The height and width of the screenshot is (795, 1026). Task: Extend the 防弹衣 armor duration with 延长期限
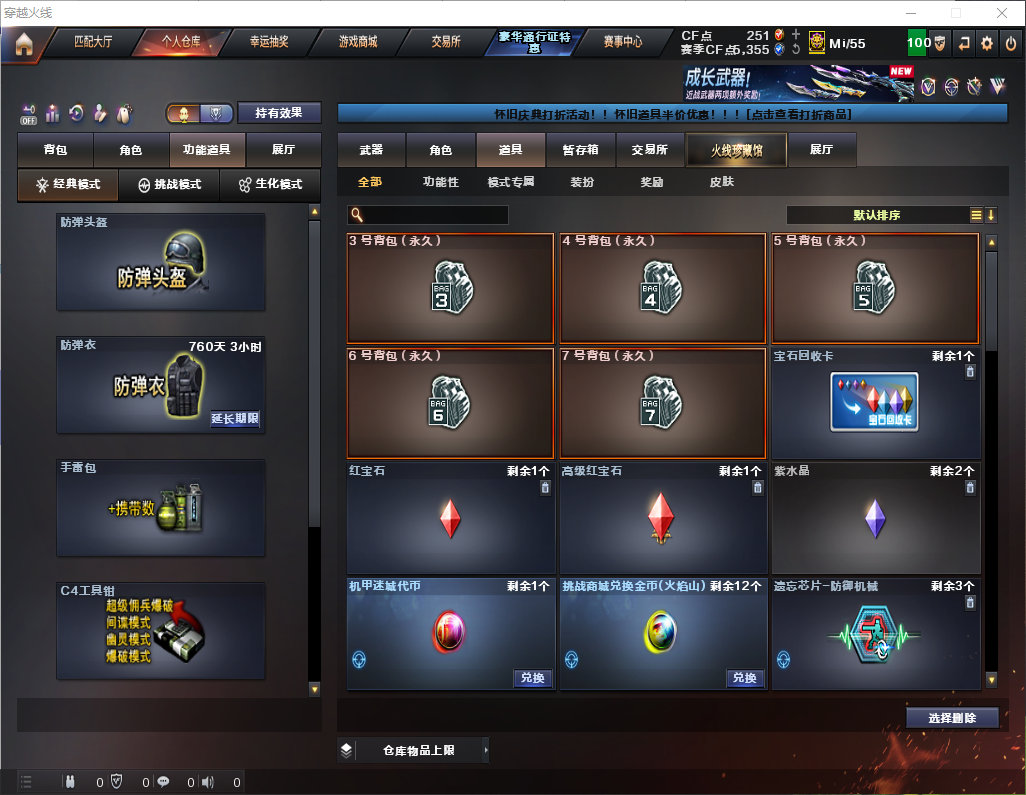point(235,419)
